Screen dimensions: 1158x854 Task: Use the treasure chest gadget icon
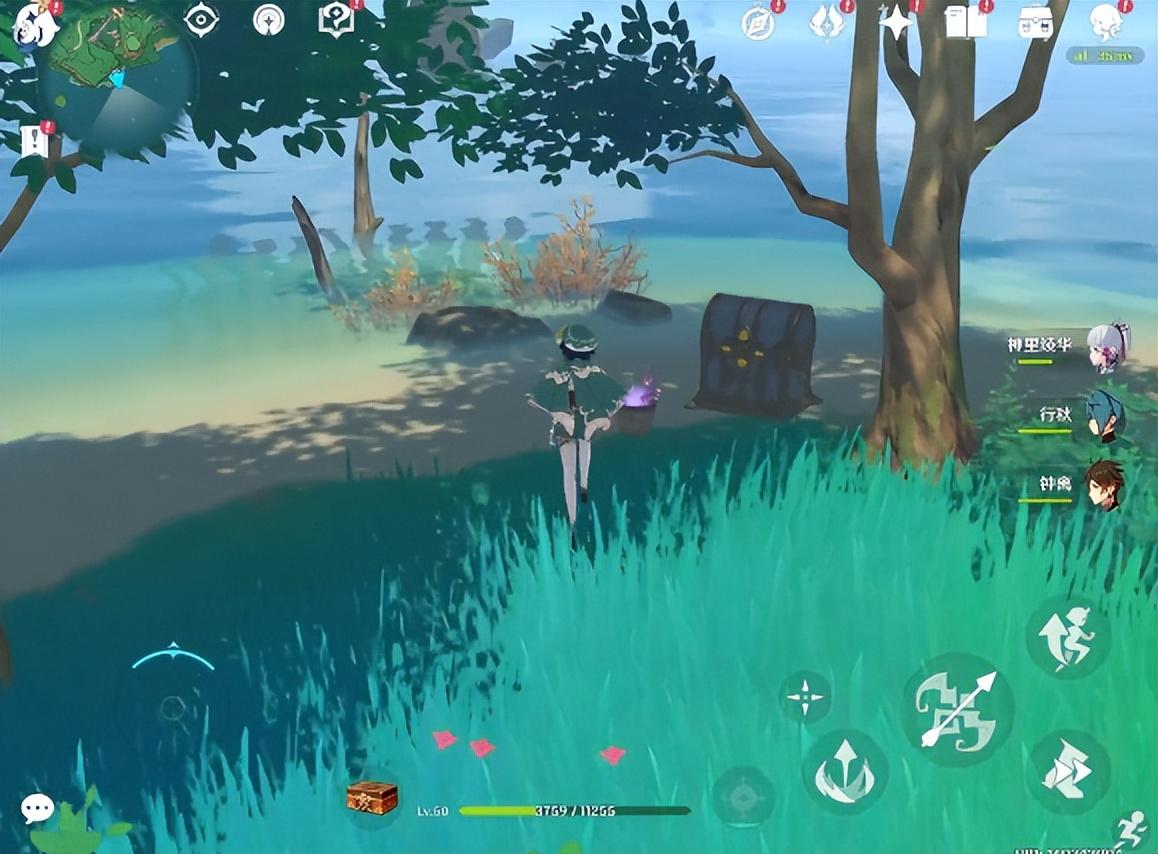click(372, 798)
